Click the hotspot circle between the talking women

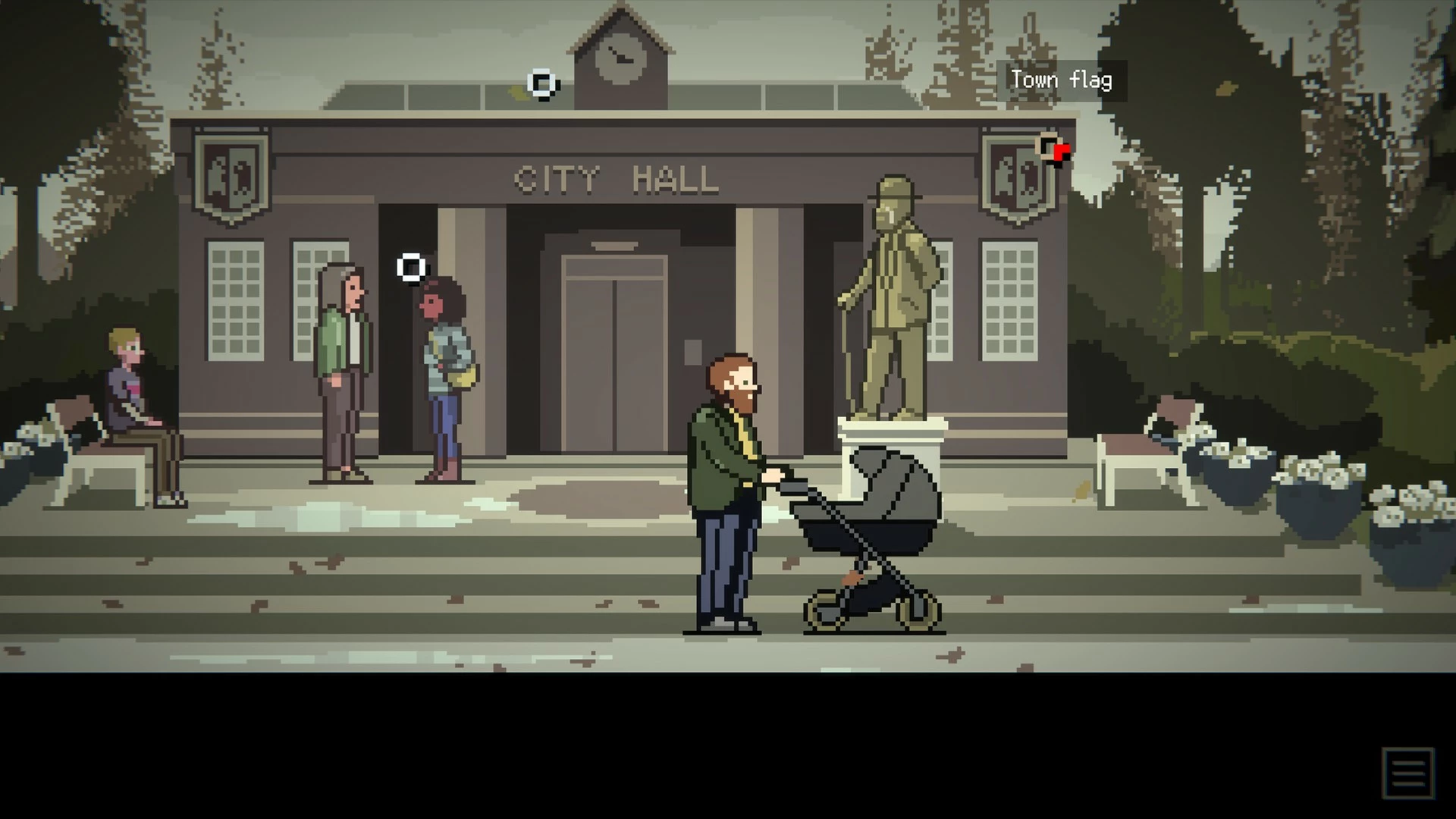click(x=411, y=268)
